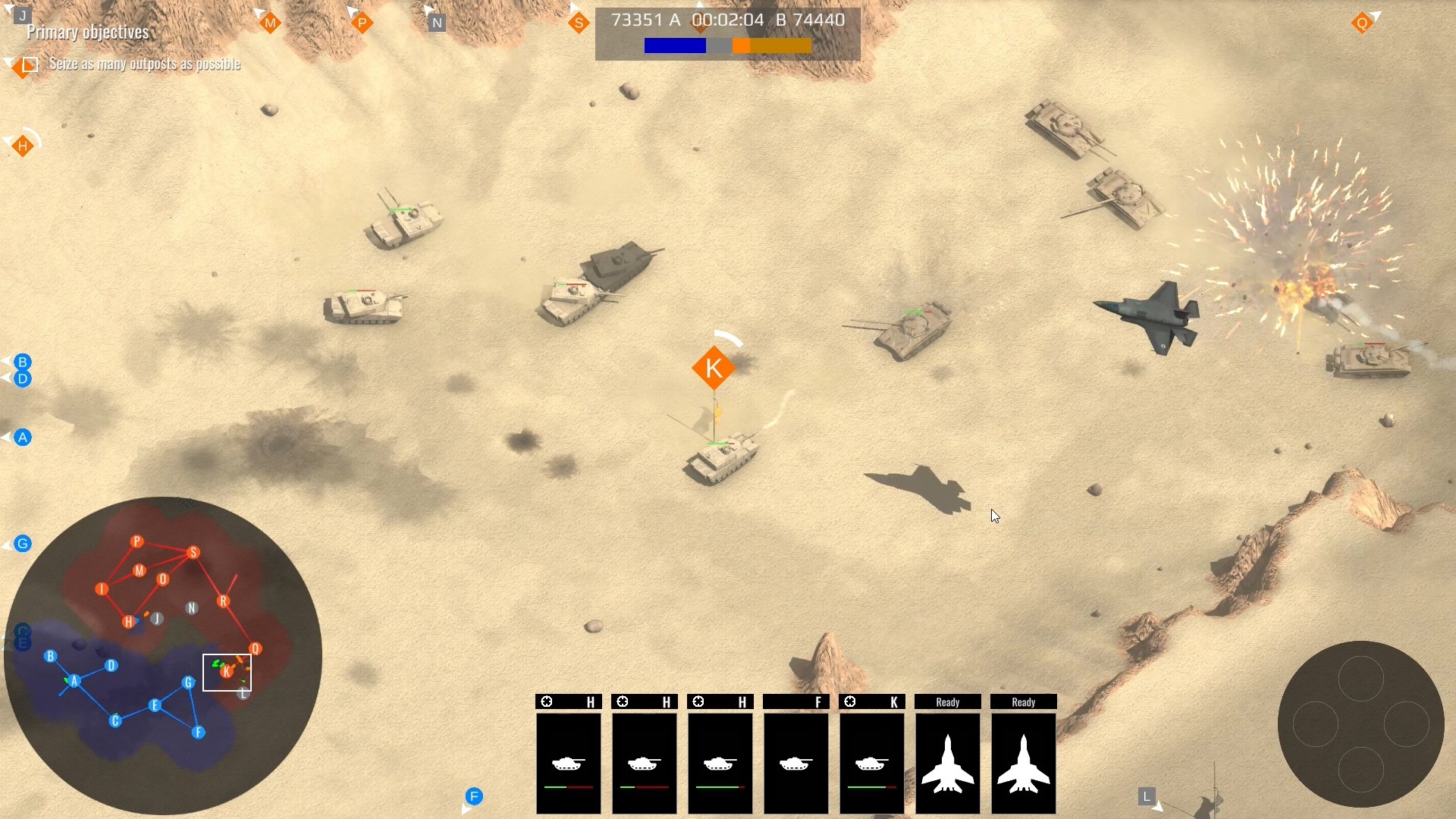Click the gray N edge indicator
Image resolution: width=1456 pixels, height=819 pixels.
coord(437,24)
